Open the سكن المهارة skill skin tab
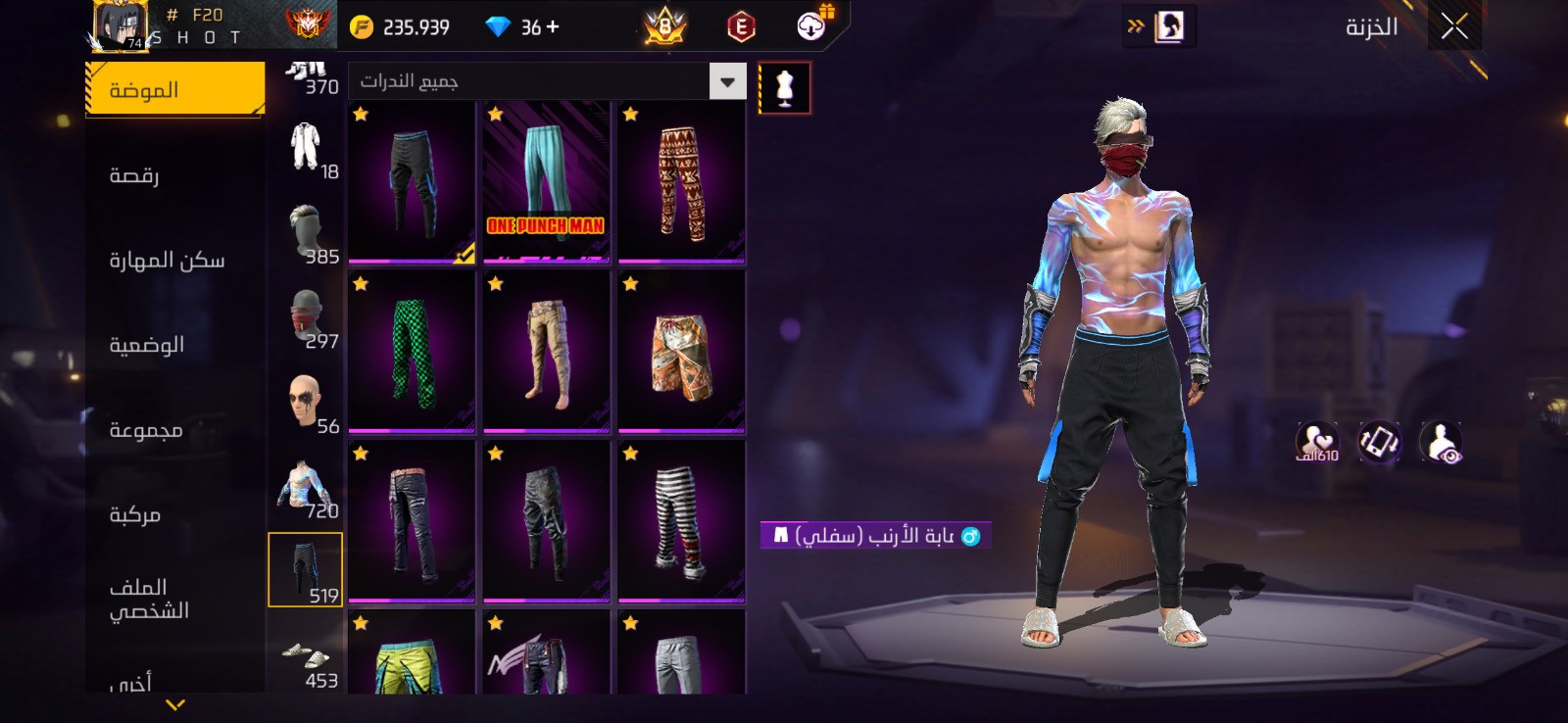The height and width of the screenshot is (723, 1568). (x=167, y=261)
